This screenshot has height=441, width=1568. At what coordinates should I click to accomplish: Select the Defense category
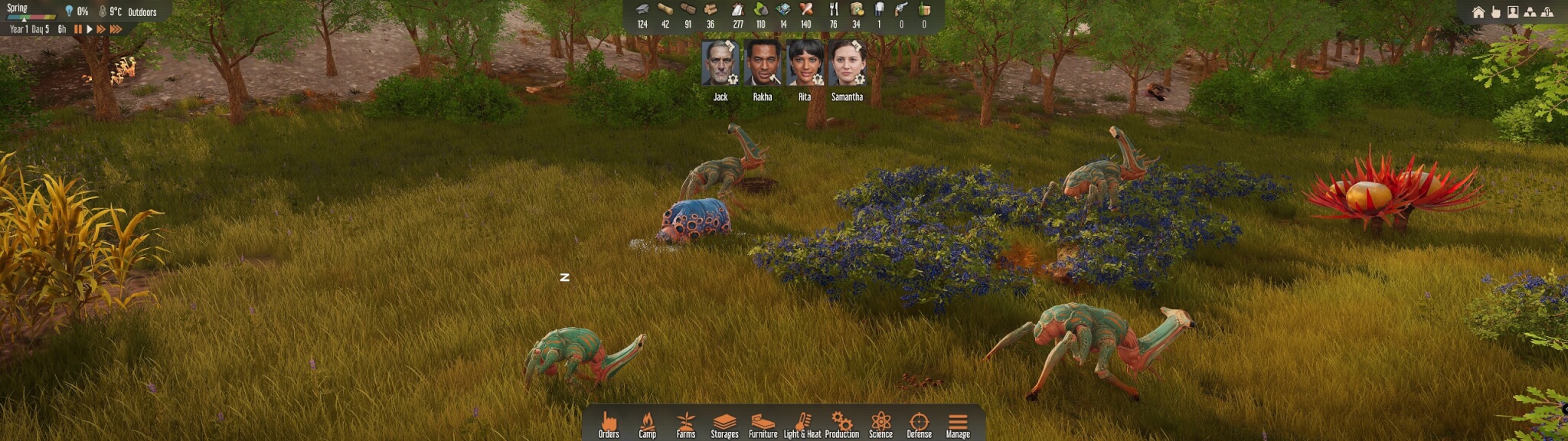click(x=919, y=423)
